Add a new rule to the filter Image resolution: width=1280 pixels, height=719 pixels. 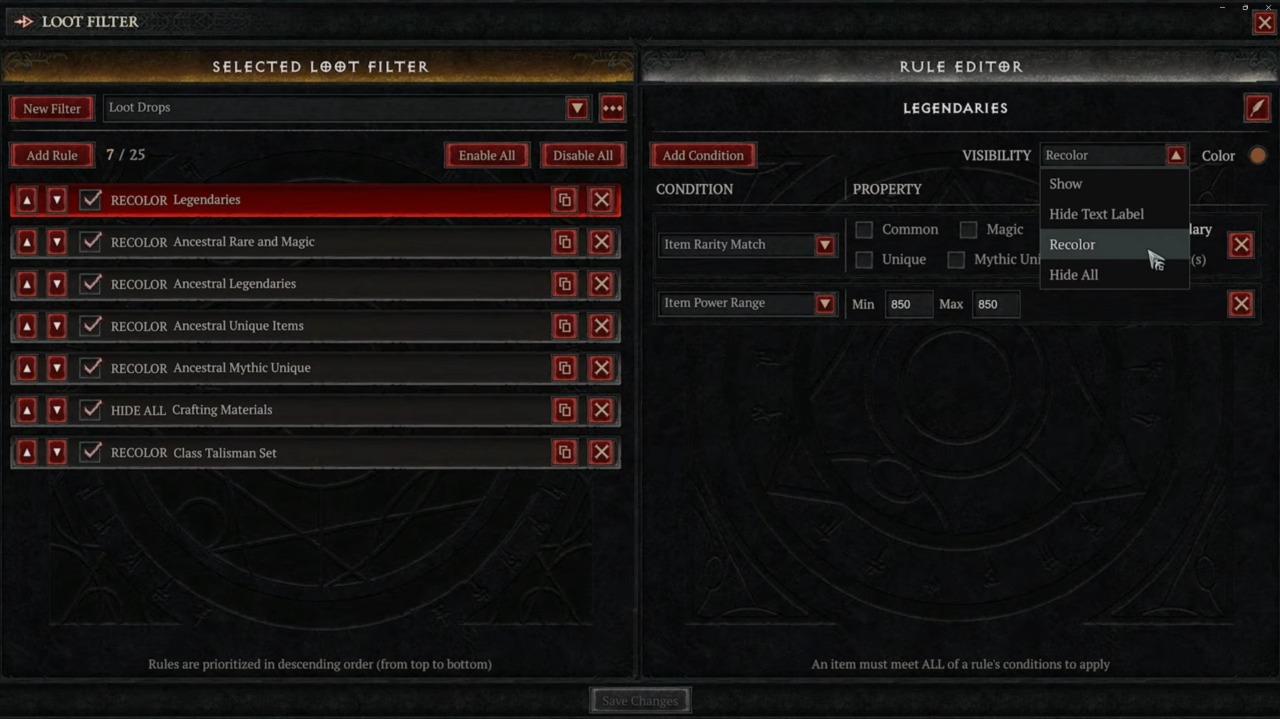[x=52, y=155]
